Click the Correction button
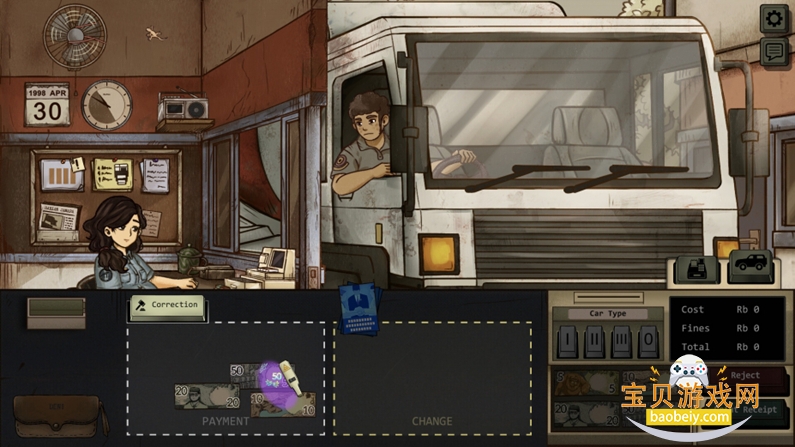Viewport: 795px width, 447px height. (x=168, y=305)
